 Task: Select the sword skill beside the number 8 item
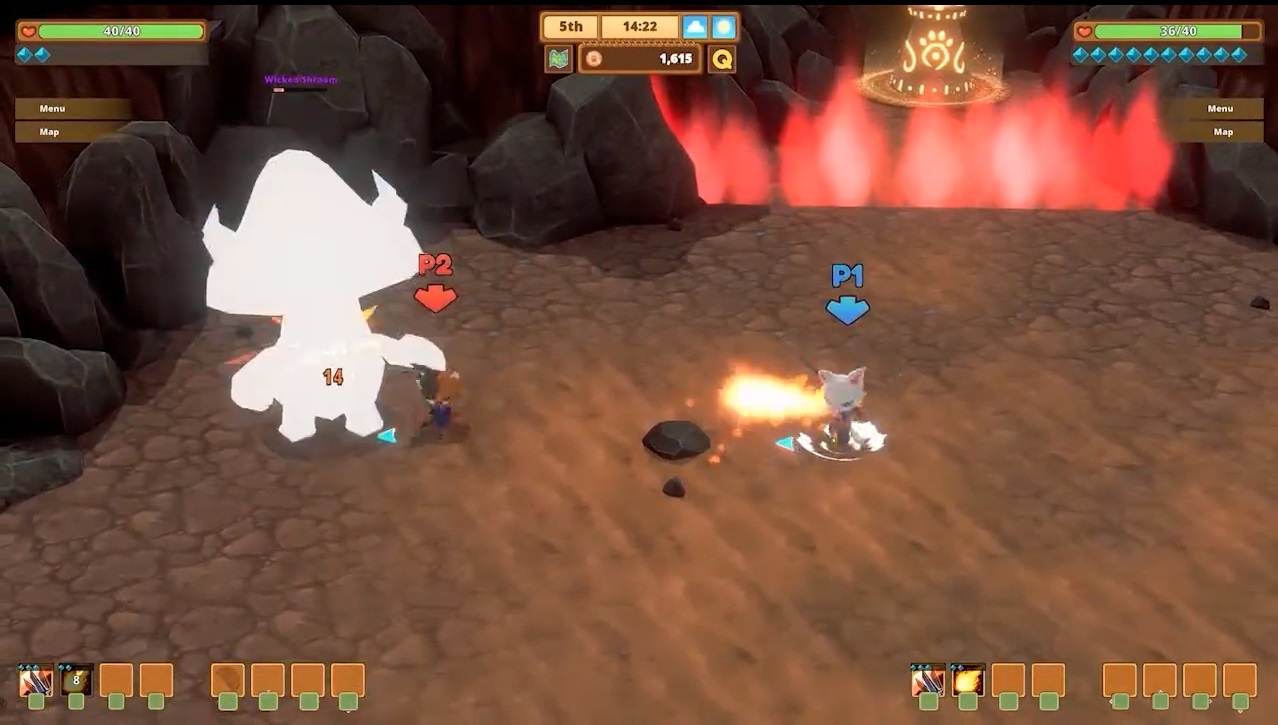click(36, 681)
